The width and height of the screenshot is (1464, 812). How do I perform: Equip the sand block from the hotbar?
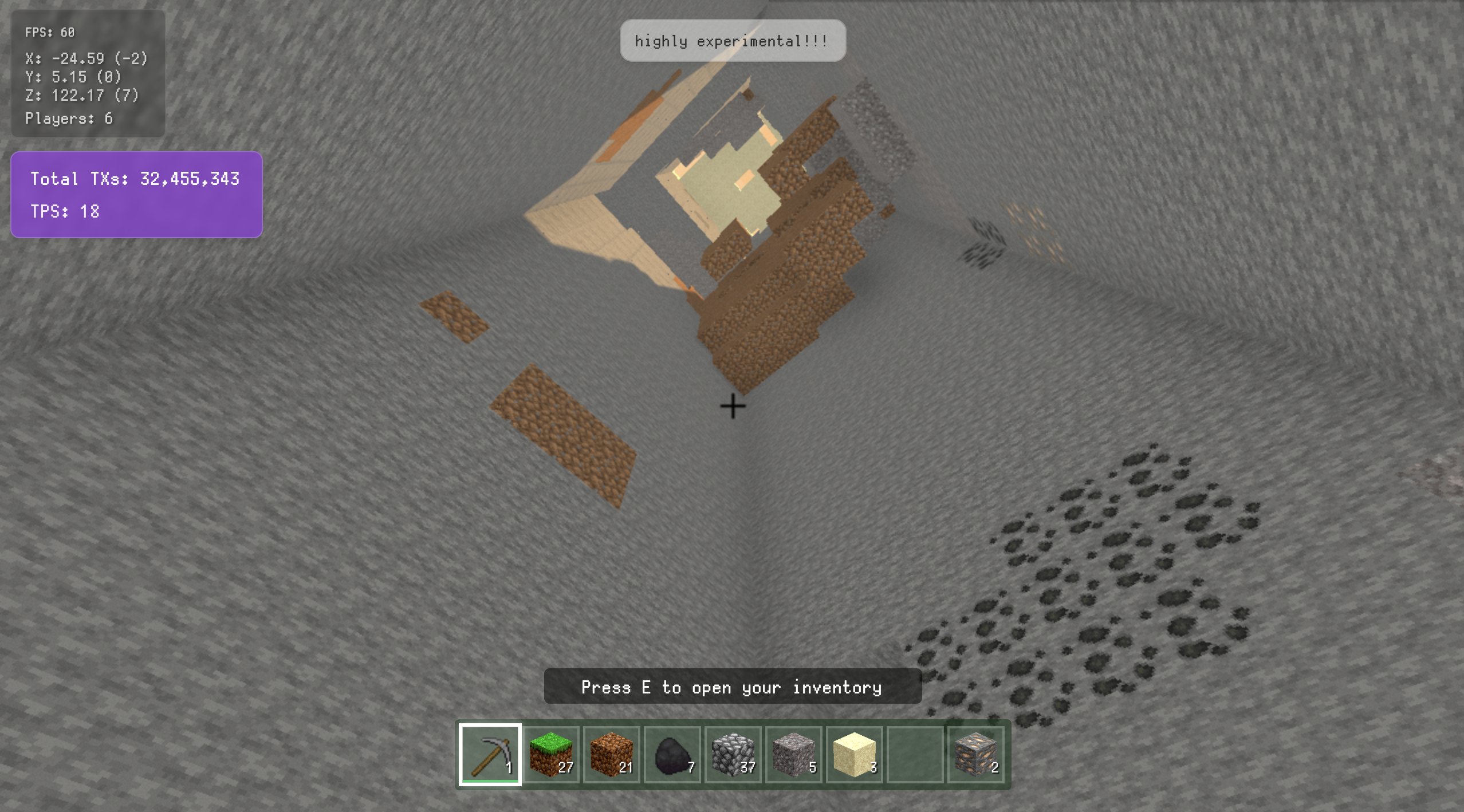pyautogui.click(x=855, y=754)
